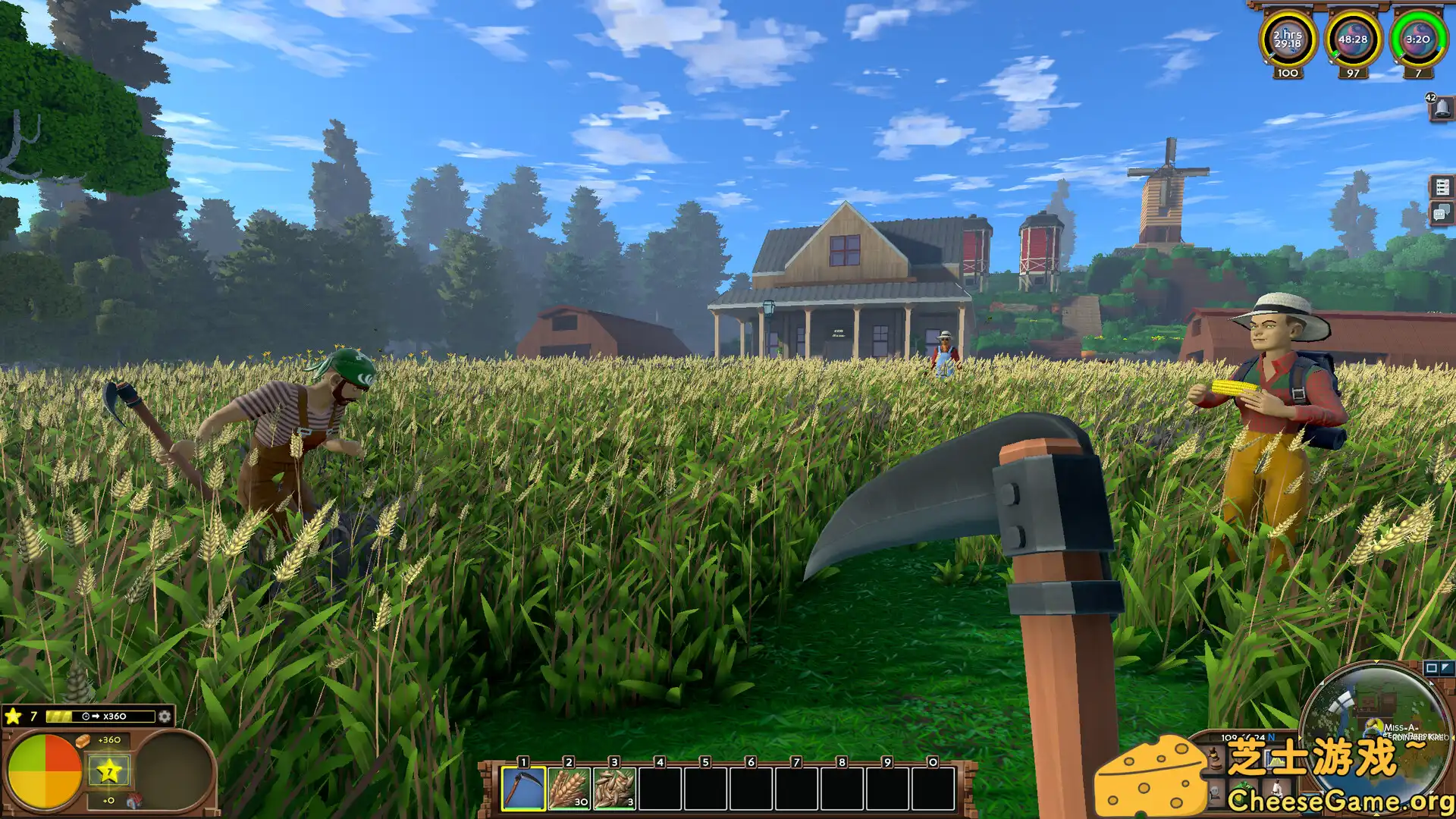Click the minimap's corner-arrow button

point(1445,668)
